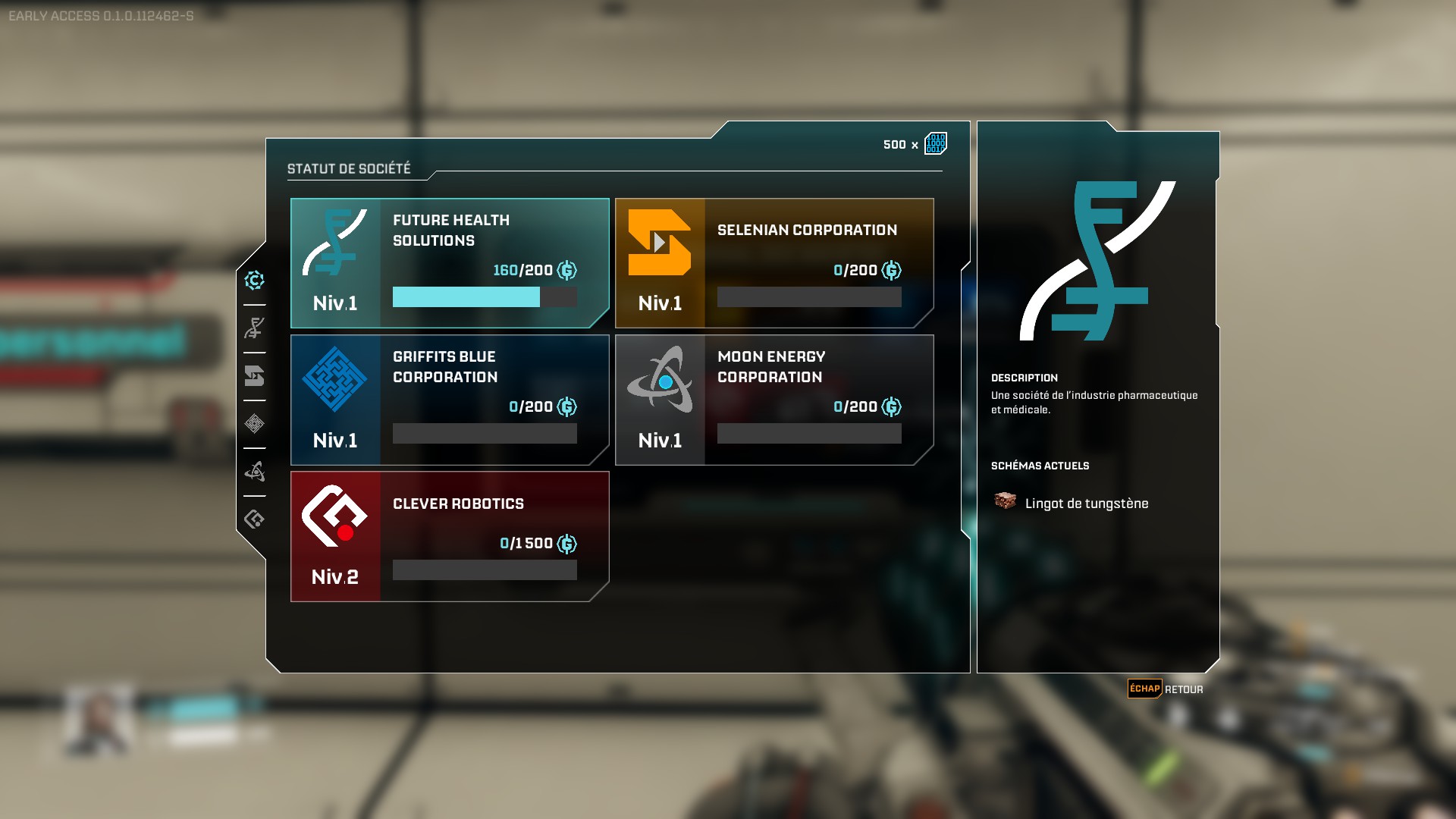Switch to the company overview sidebar tab

[x=255, y=281]
